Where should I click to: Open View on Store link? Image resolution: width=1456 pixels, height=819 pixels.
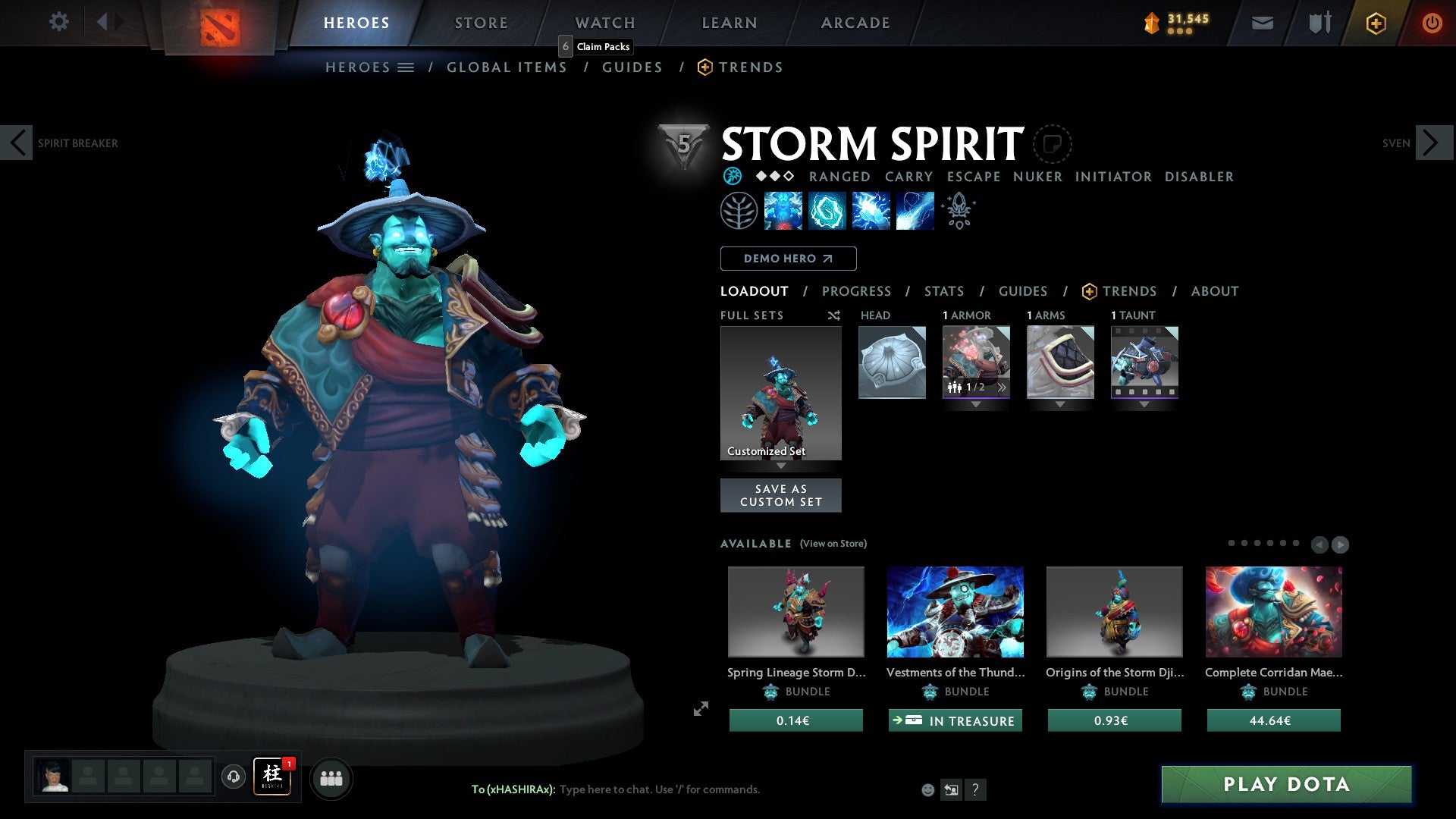(x=833, y=544)
